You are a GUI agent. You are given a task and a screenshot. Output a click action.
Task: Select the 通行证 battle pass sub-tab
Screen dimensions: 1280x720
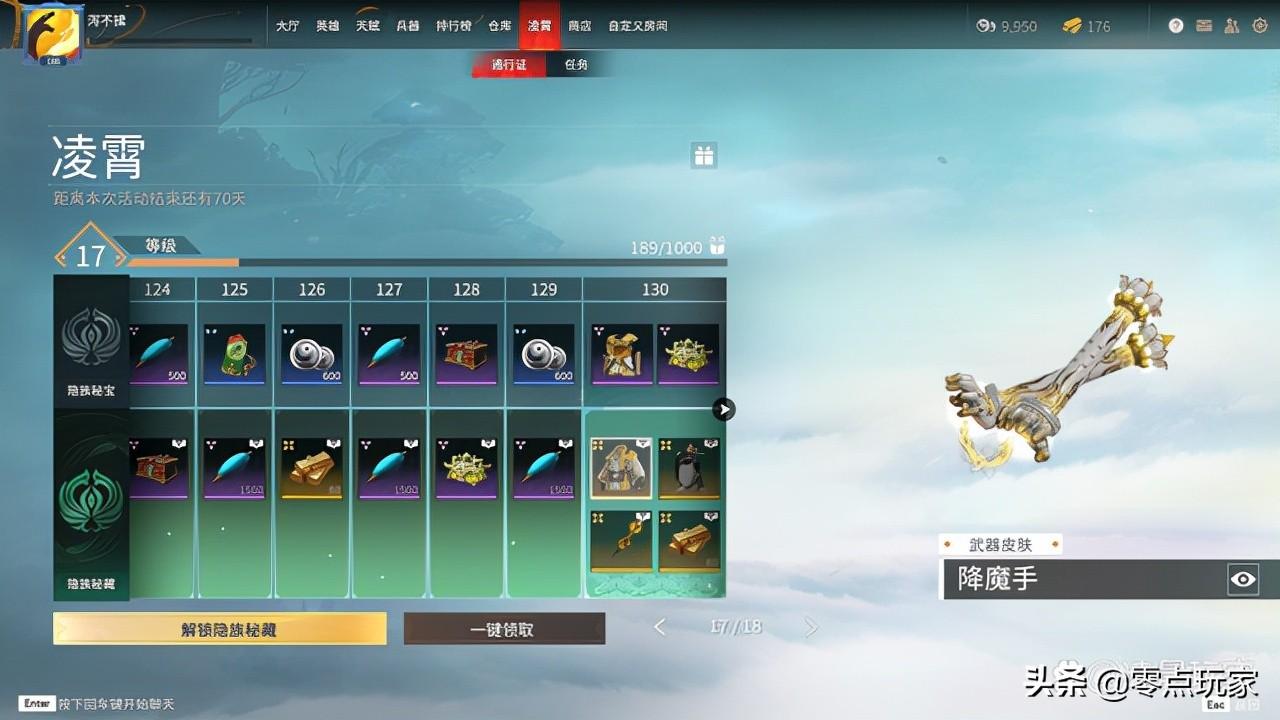coord(509,65)
